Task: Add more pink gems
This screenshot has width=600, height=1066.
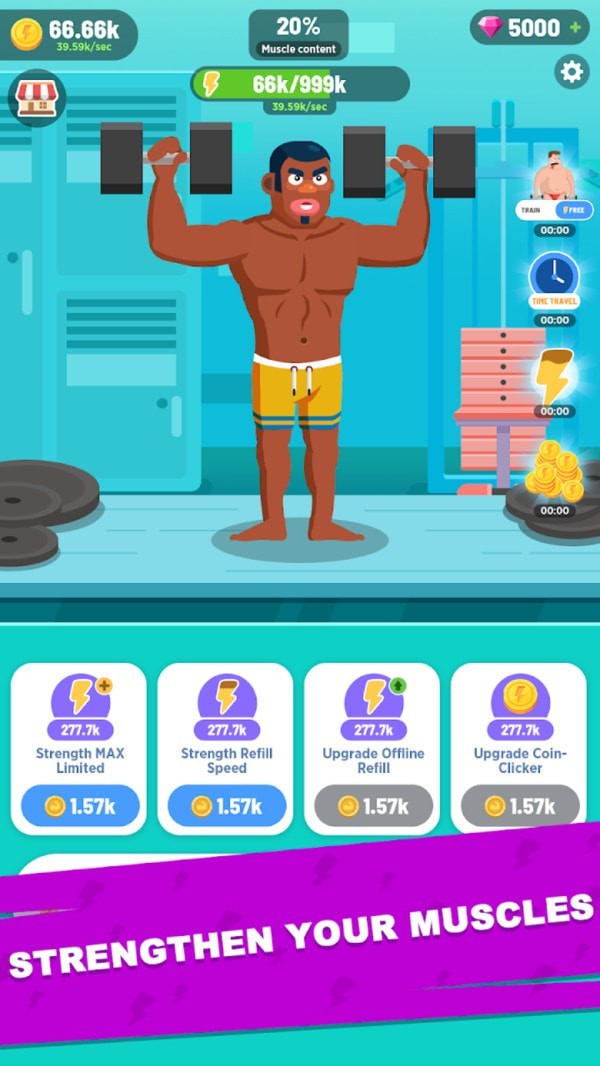Action: 575,28
